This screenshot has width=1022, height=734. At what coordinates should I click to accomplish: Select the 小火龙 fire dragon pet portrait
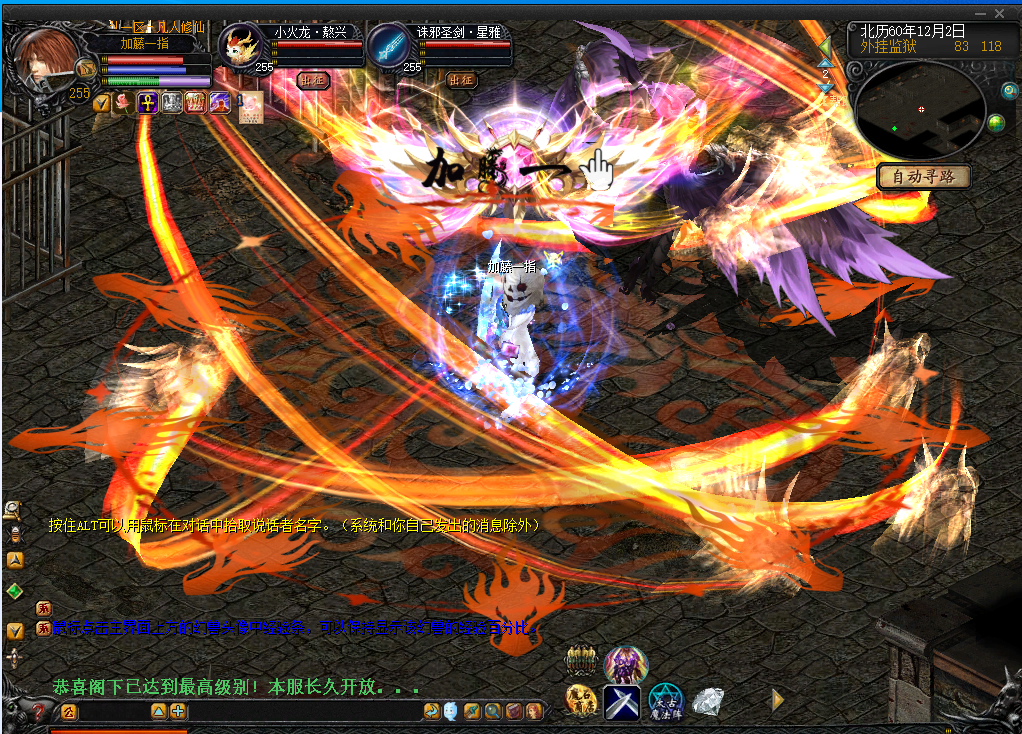pyautogui.click(x=244, y=46)
